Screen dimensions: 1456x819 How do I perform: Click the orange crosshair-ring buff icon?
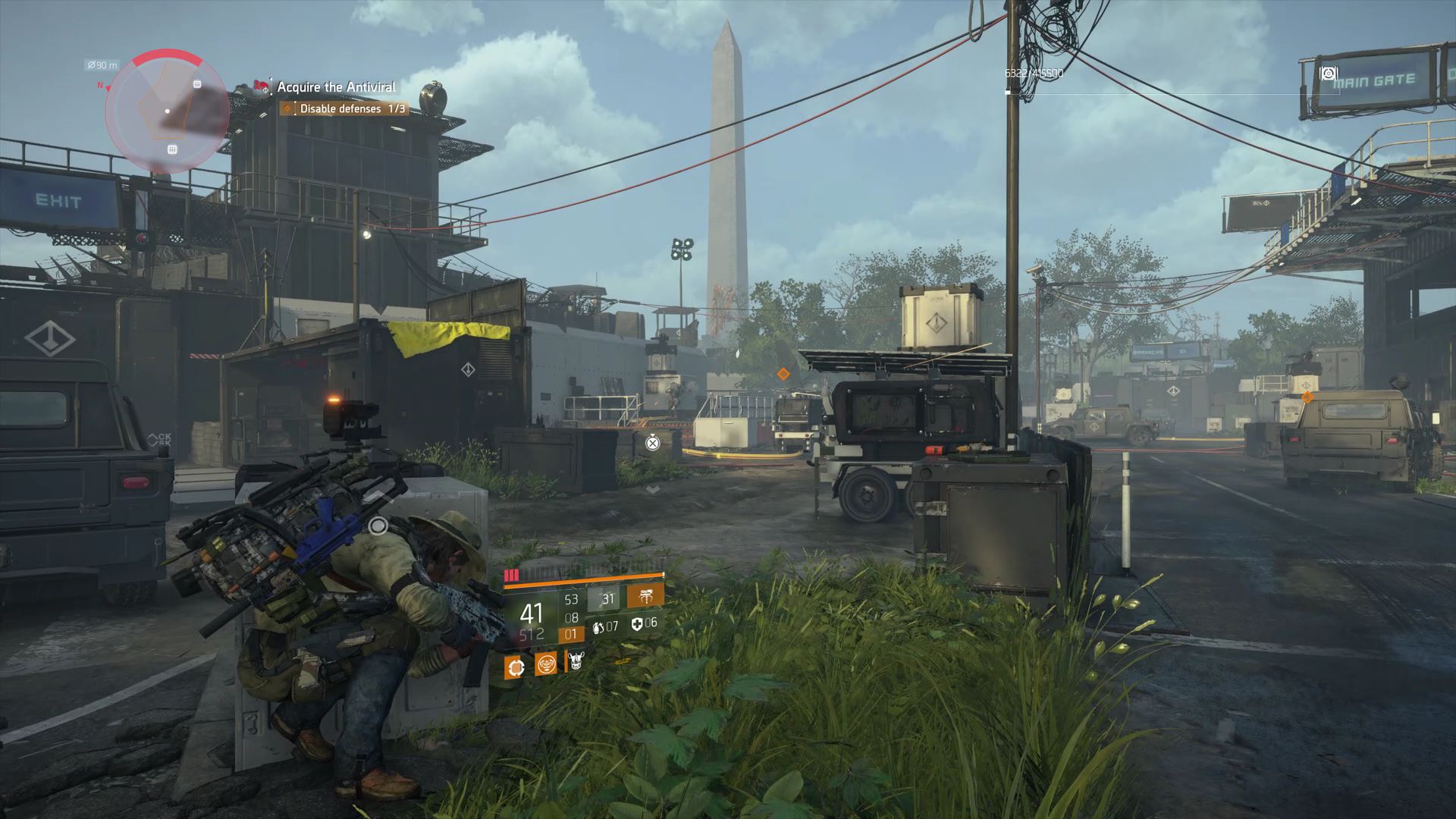tap(515, 667)
